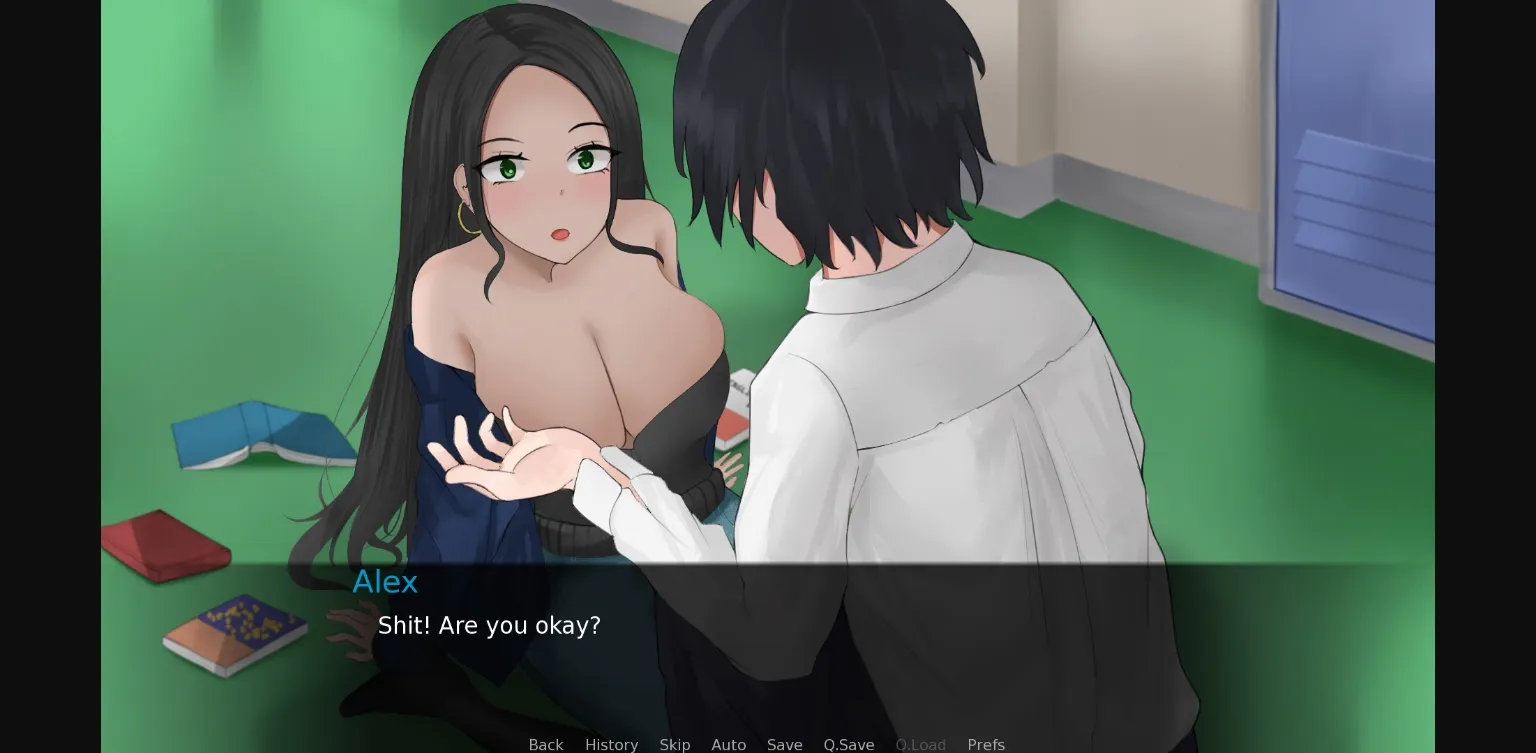
Task: Turn on Auto-forward reading mode
Action: click(729, 744)
